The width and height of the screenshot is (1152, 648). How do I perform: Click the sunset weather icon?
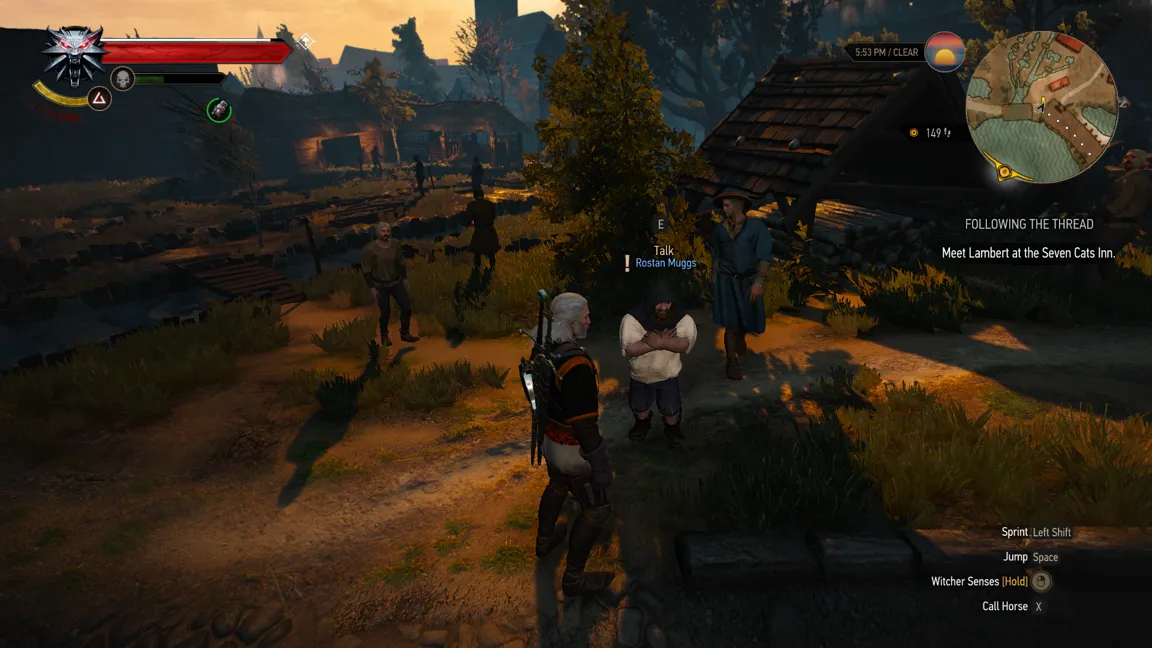tap(945, 52)
